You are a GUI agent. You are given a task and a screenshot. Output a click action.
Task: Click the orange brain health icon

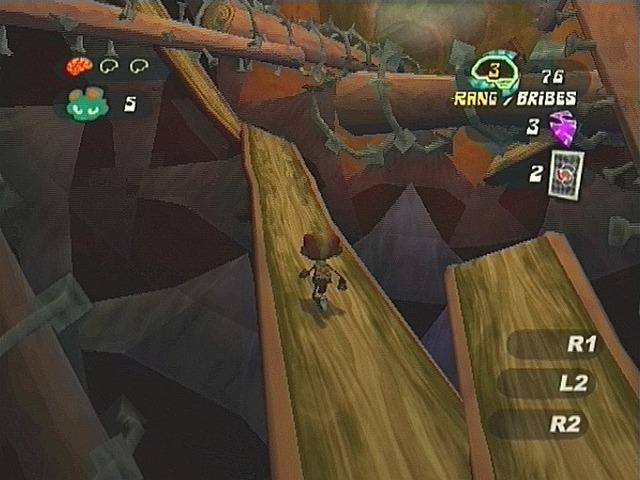78,66
